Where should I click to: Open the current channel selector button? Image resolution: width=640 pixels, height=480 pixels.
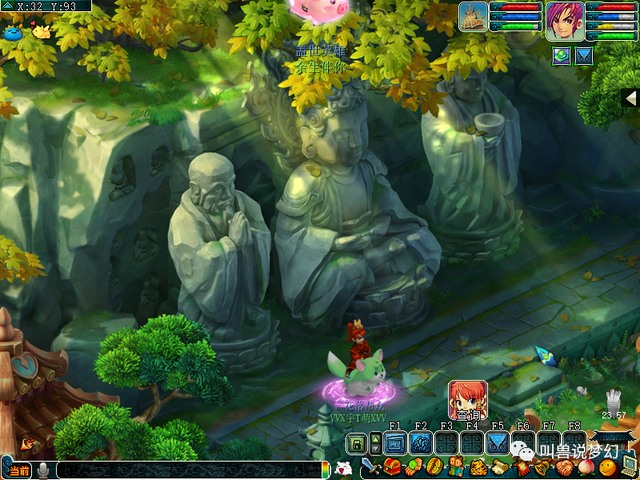point(18,470)
